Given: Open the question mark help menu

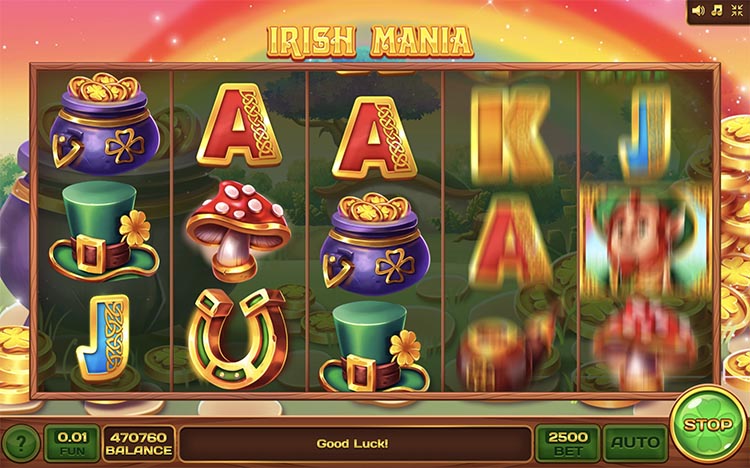Looking at the screenshot, I should pyautogui.click(x=20, y=443).
